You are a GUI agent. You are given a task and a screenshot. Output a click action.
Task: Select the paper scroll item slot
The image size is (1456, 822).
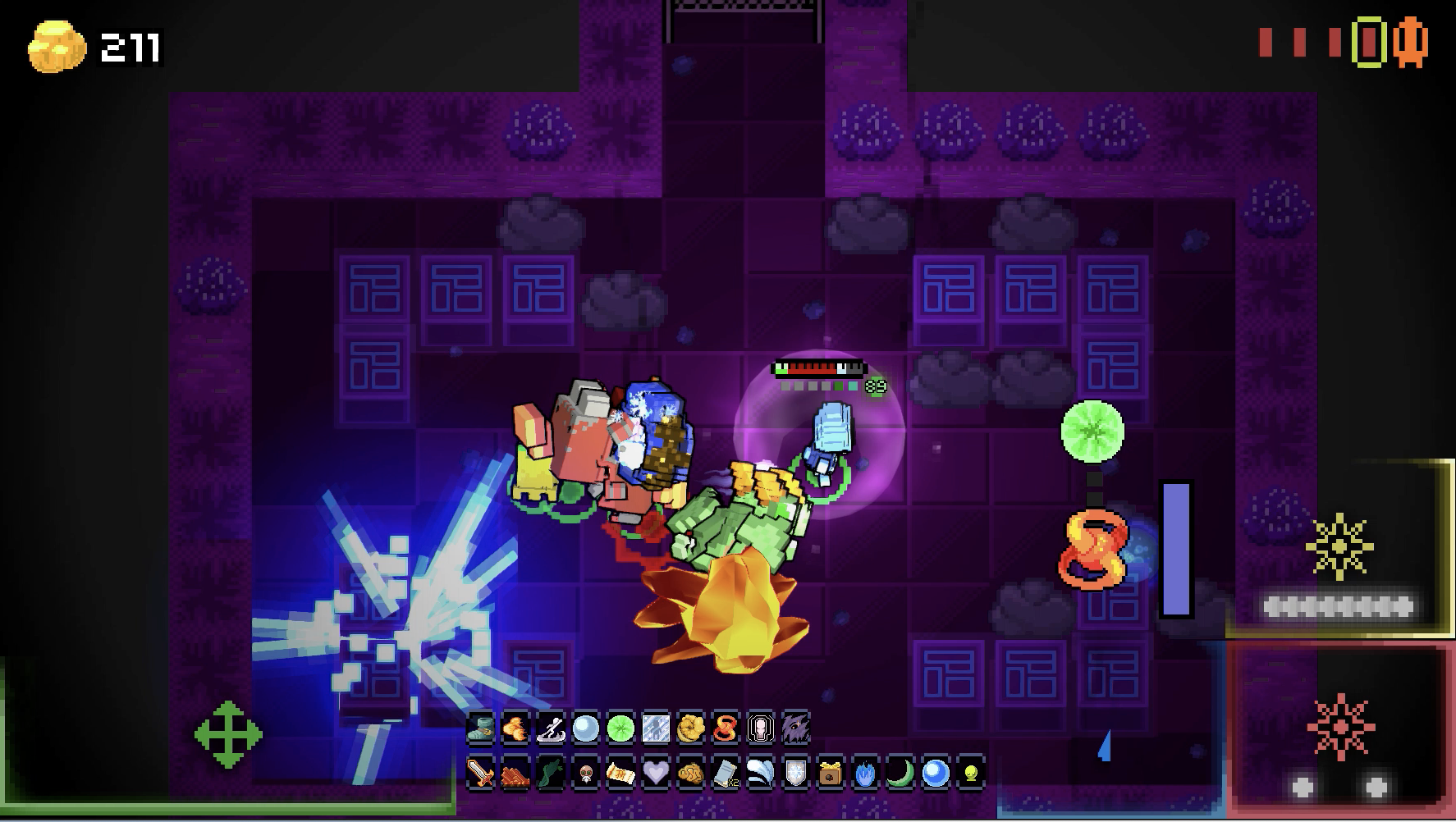pyautogui.click(x=620, y=773)
